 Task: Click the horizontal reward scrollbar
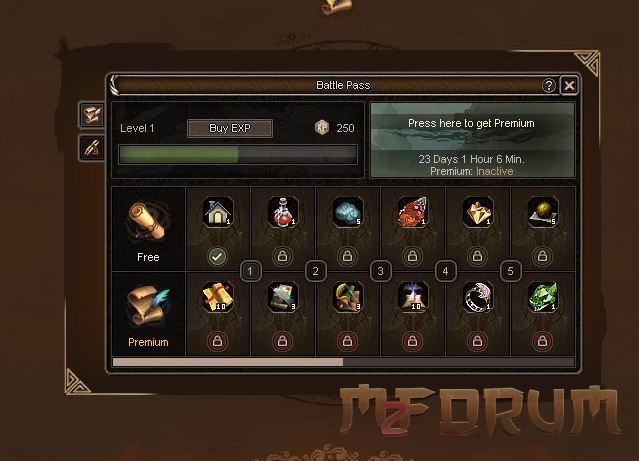coord(228,362)
